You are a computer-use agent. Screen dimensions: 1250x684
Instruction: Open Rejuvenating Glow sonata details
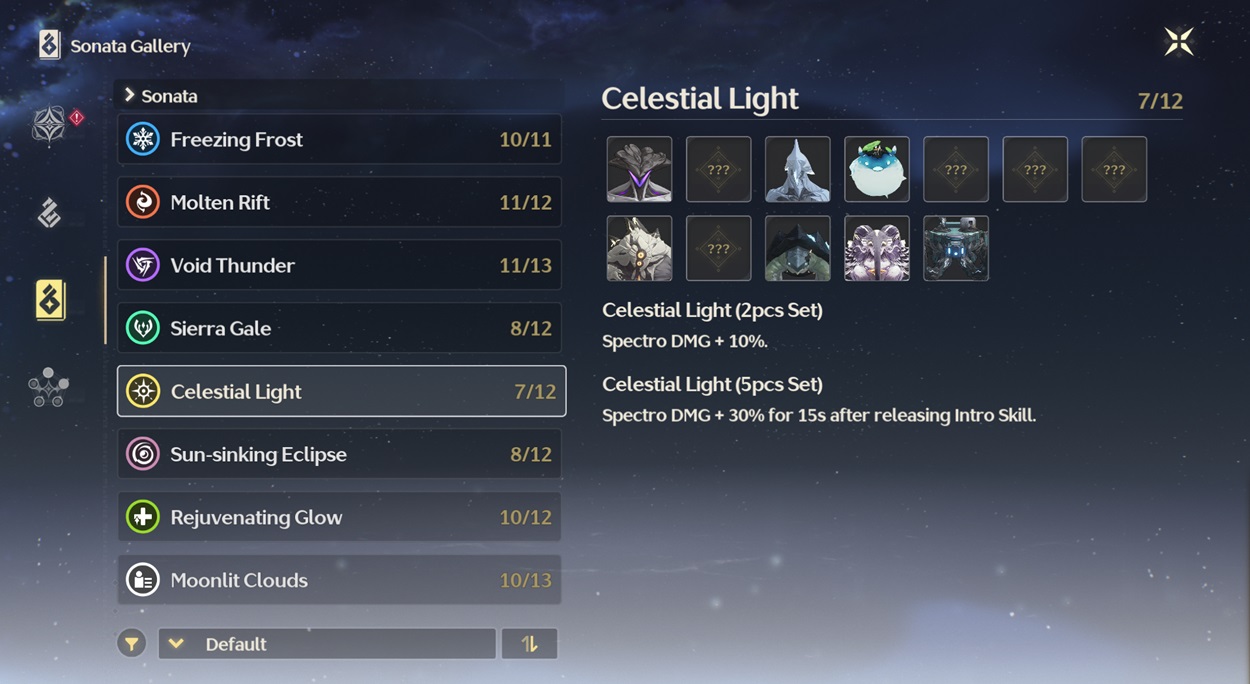coord(339,517)
